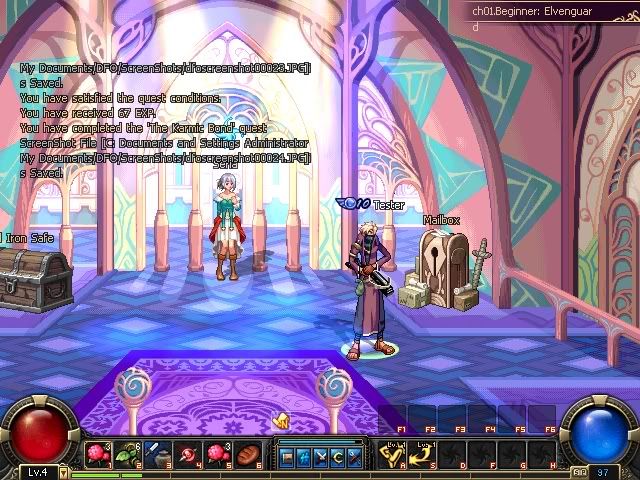Screen dimensions: 640x480
Task: Expand the dropdown arrow beside Lv.4
Action: pos(64,472)
